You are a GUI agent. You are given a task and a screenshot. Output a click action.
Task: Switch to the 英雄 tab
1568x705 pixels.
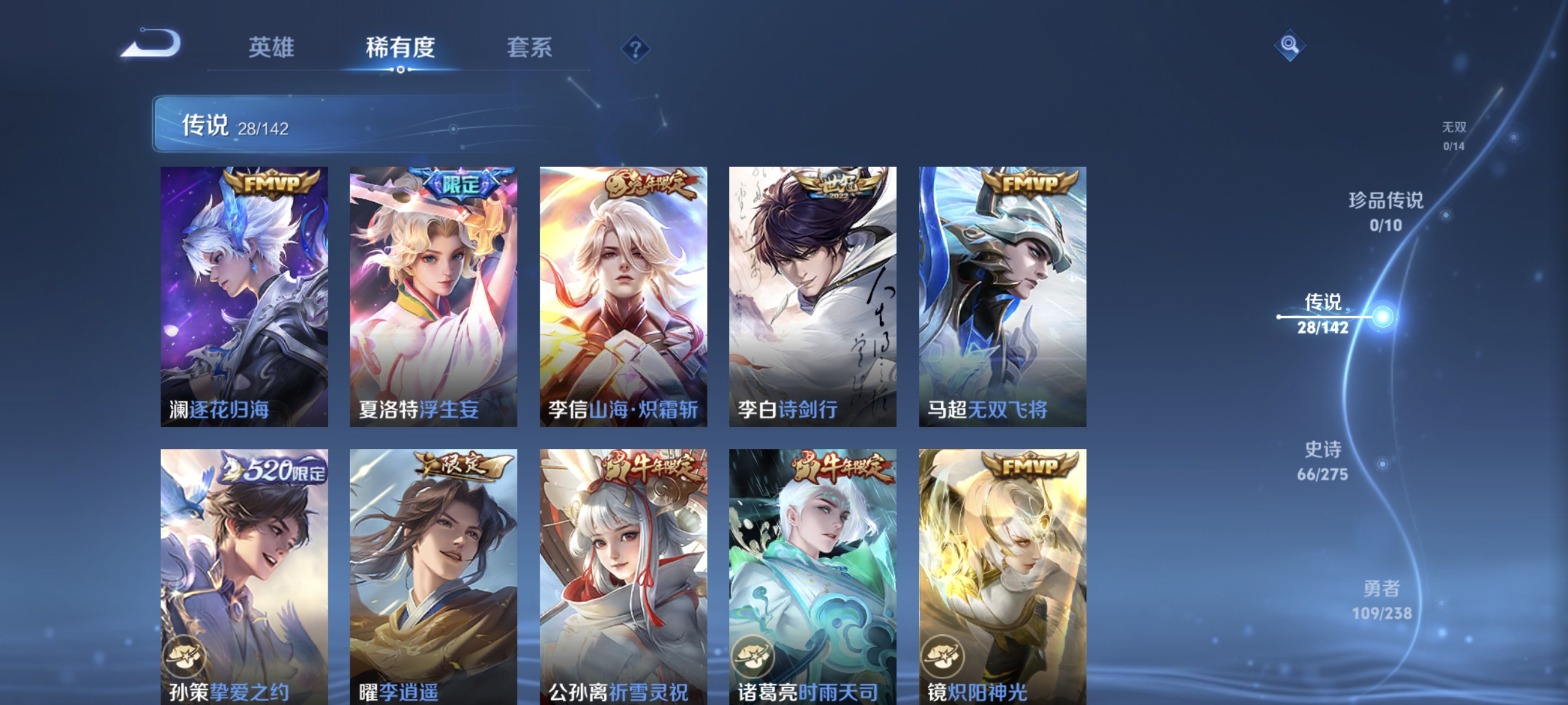[271, 48]
